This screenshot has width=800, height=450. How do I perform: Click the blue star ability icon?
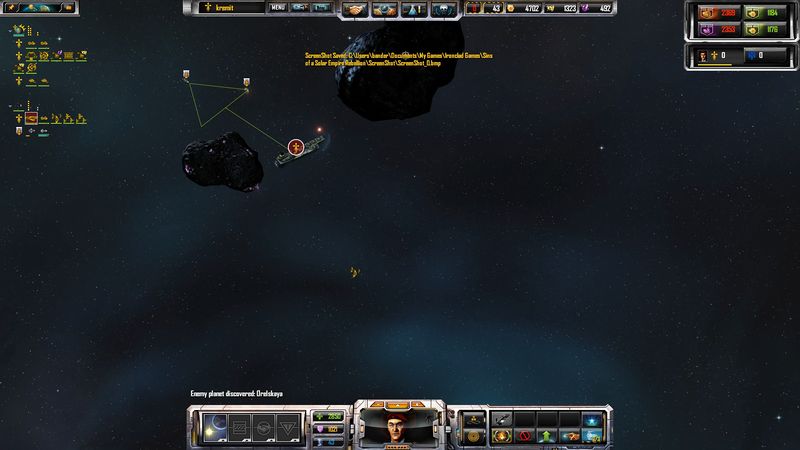click(593, 419)
